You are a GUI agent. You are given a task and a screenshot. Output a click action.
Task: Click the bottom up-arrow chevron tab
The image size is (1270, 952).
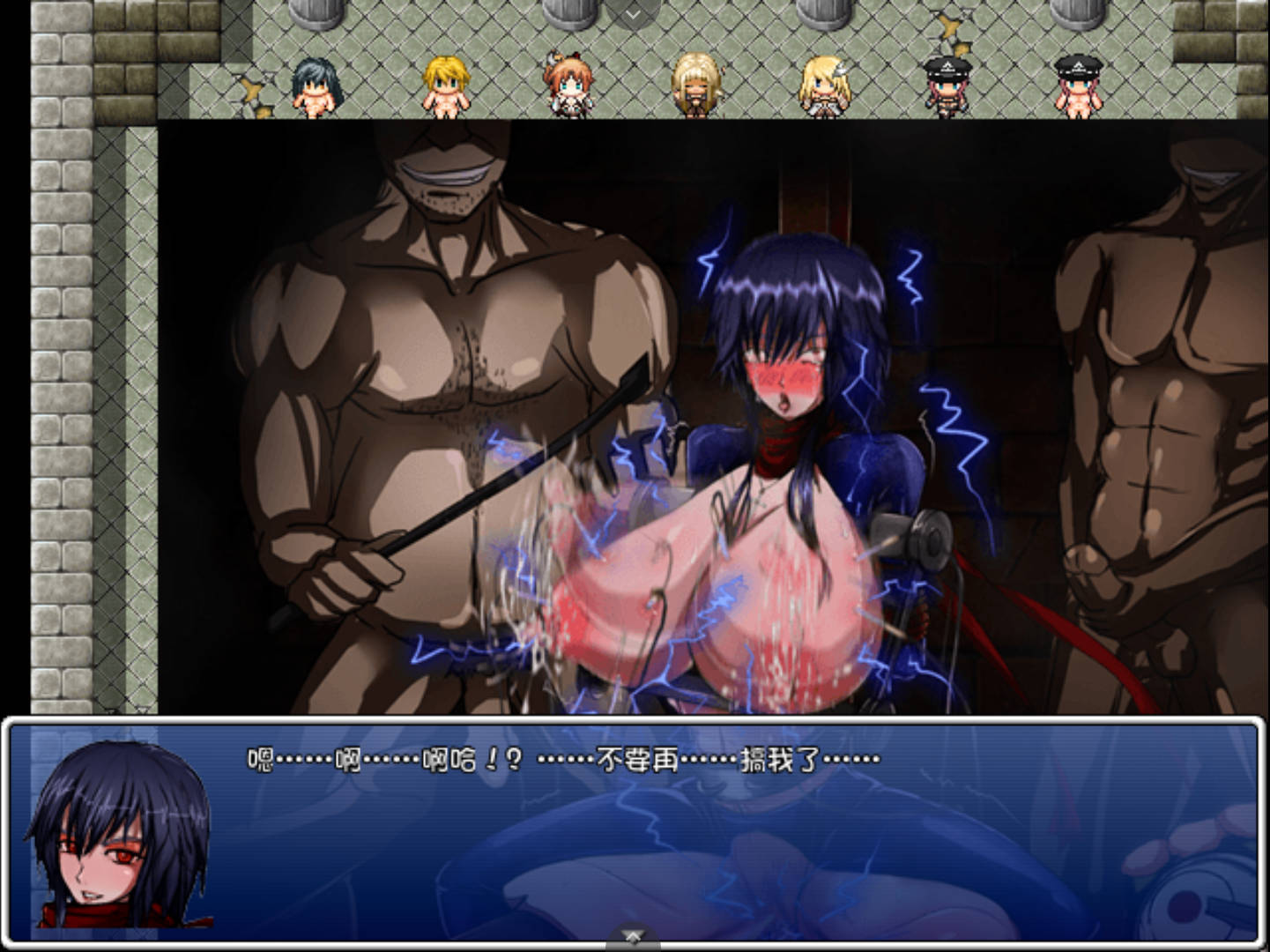[633, 935]
